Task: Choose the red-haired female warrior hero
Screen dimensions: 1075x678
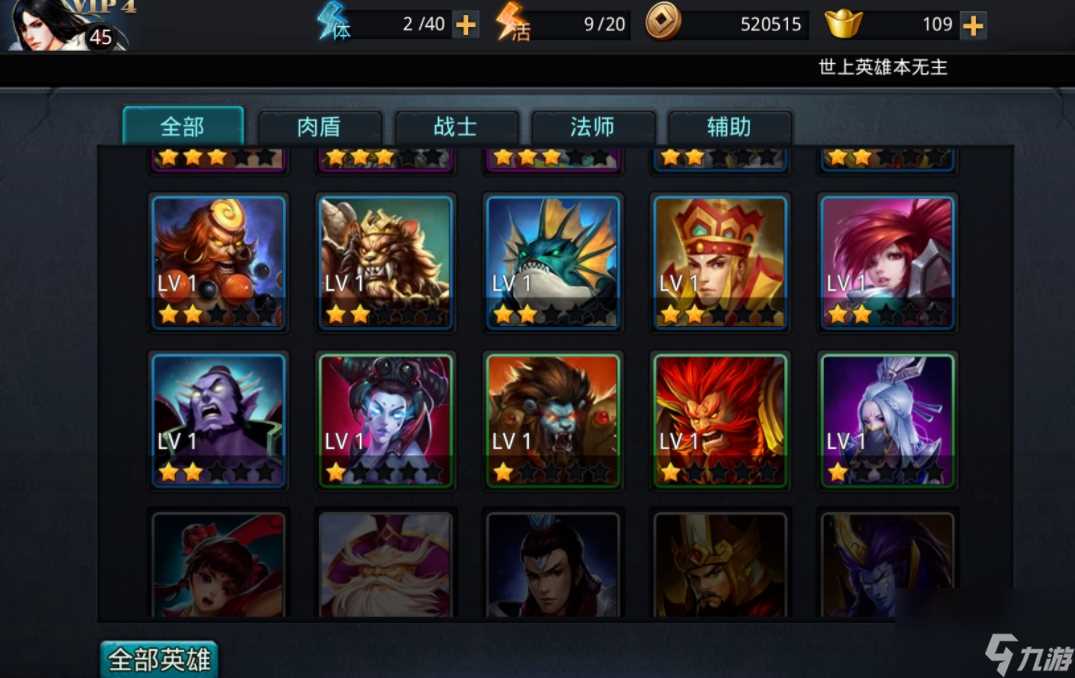Action: coord(888,261)
